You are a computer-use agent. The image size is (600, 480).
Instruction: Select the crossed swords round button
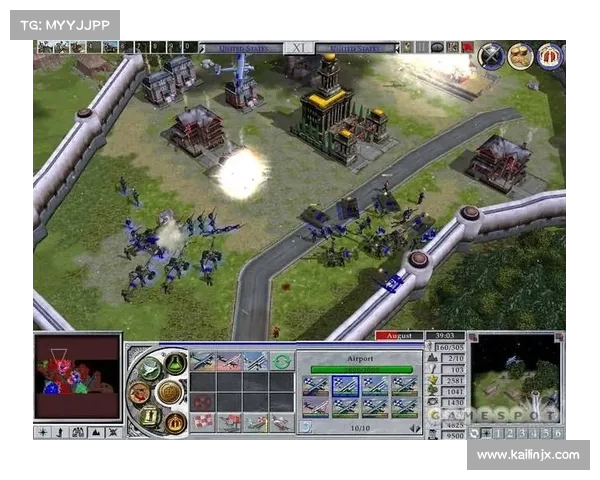pos(491,57)
